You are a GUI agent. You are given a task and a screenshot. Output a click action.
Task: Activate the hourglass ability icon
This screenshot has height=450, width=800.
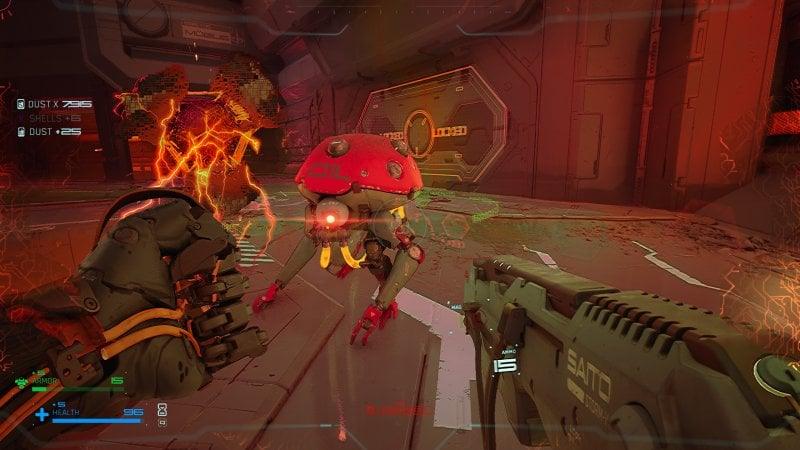pos(162,409)
